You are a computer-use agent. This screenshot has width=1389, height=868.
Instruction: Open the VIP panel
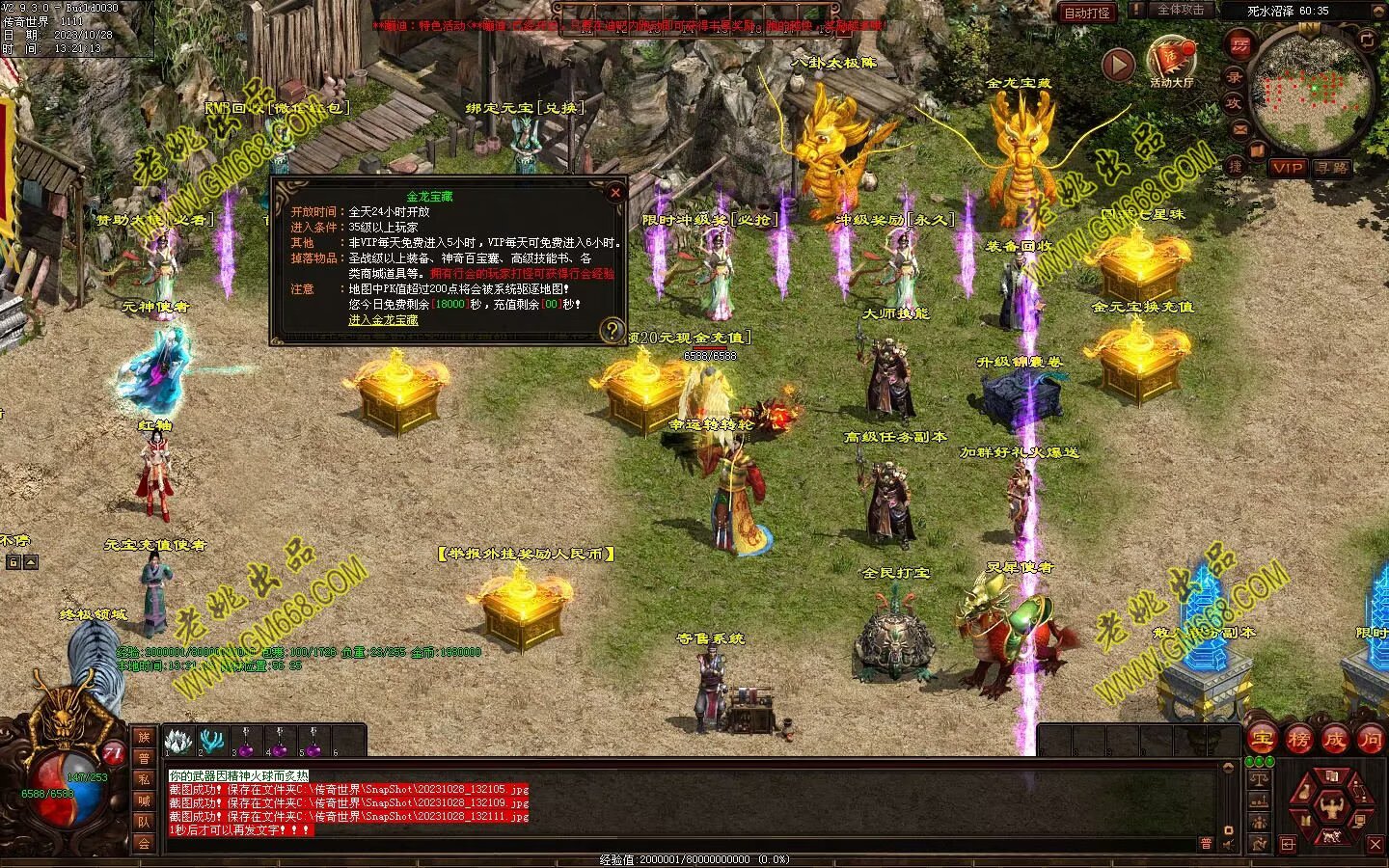coord(1288,167)
